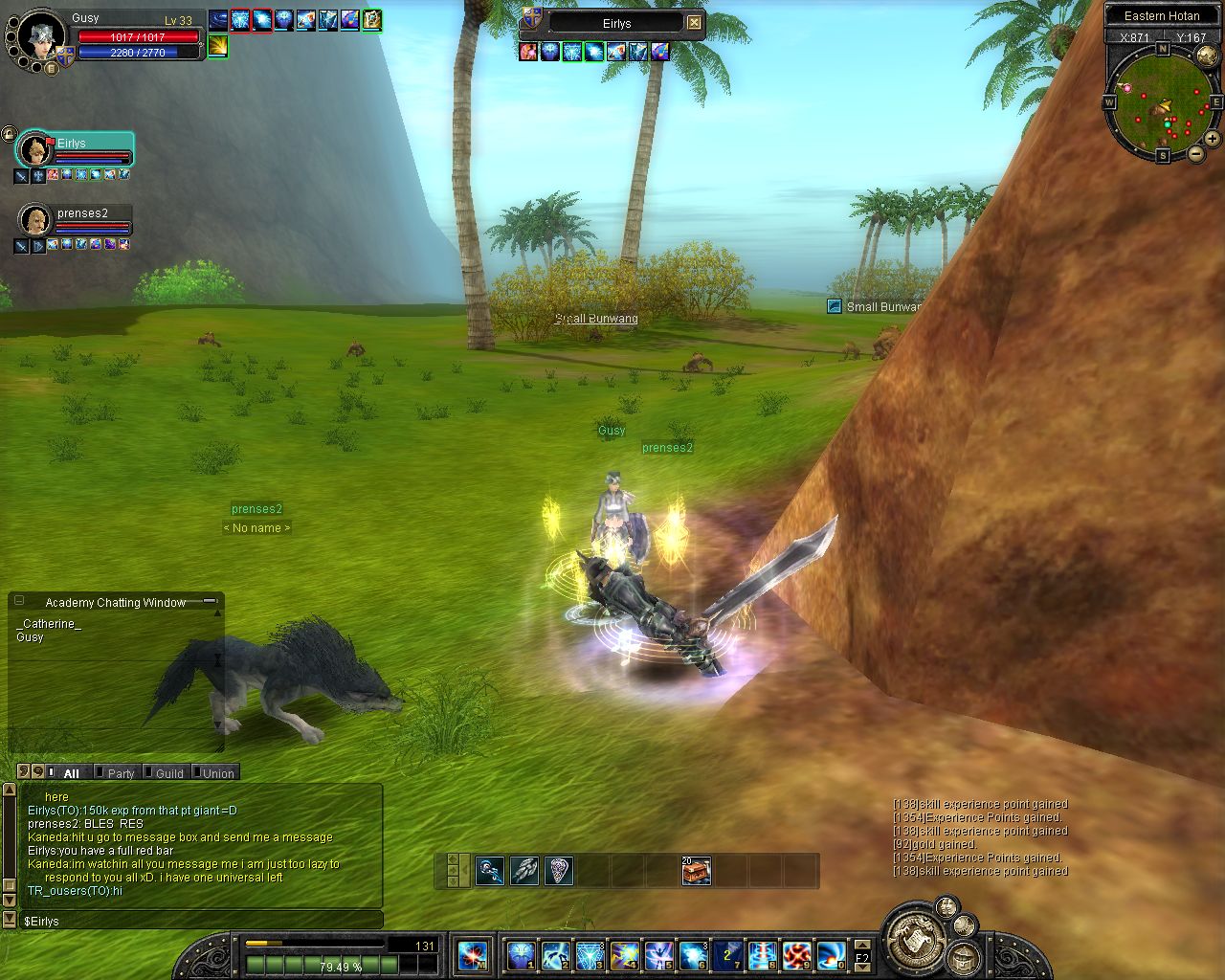
Task: Select party member prenses2 portrait
Action: click(x=35, y=220)
